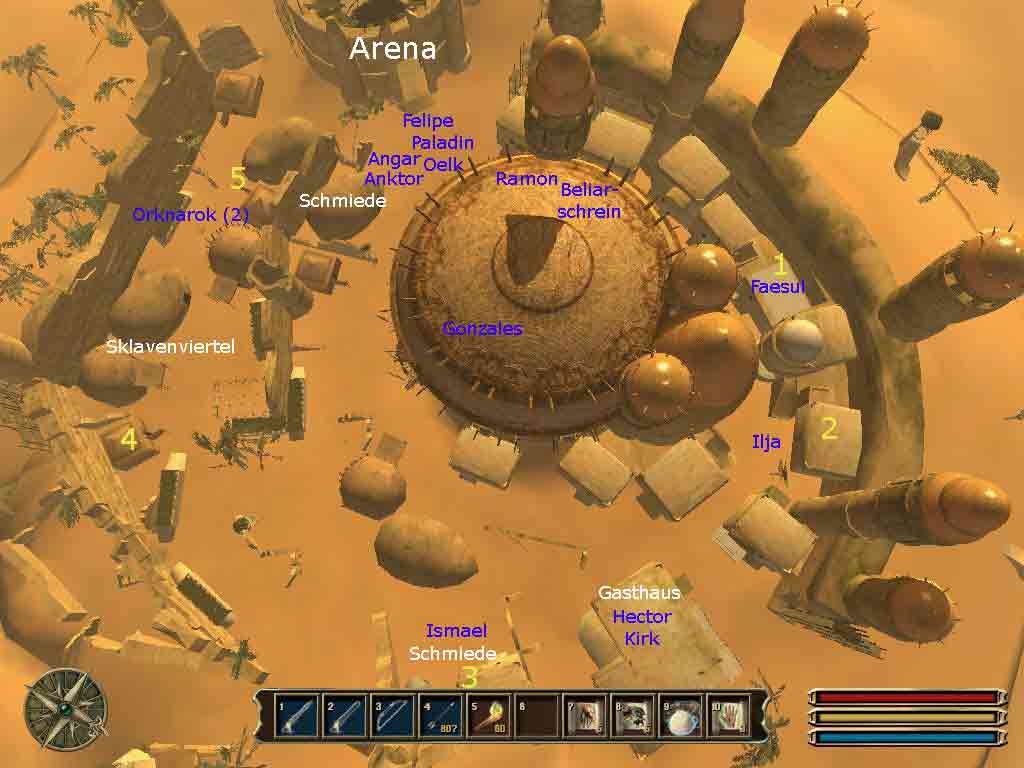
Task: Use the hand scroll in slot 10
Action: (x=729, y=716)
